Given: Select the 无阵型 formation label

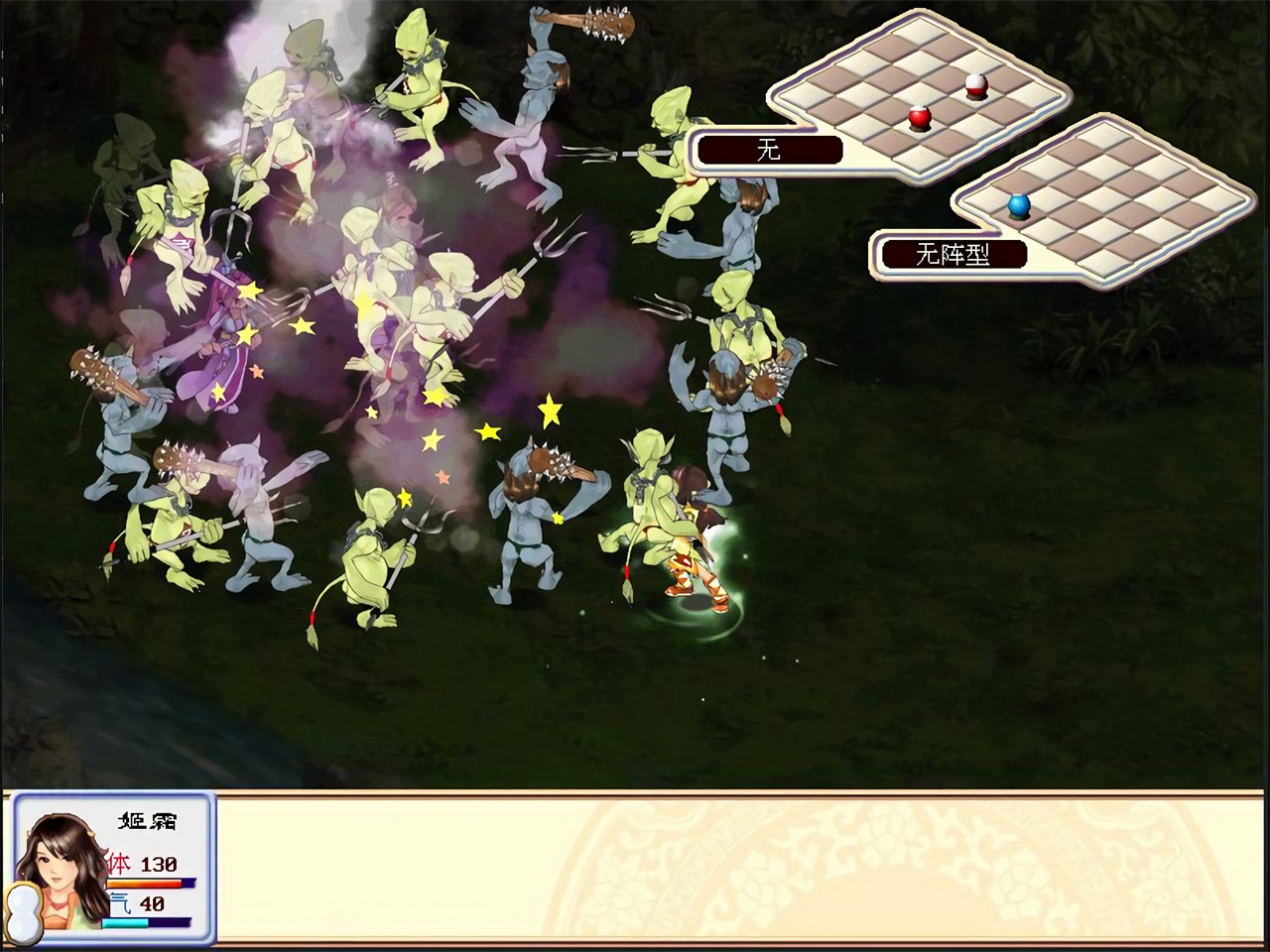Looking at the screenshot, I should [x=952, y=255].
